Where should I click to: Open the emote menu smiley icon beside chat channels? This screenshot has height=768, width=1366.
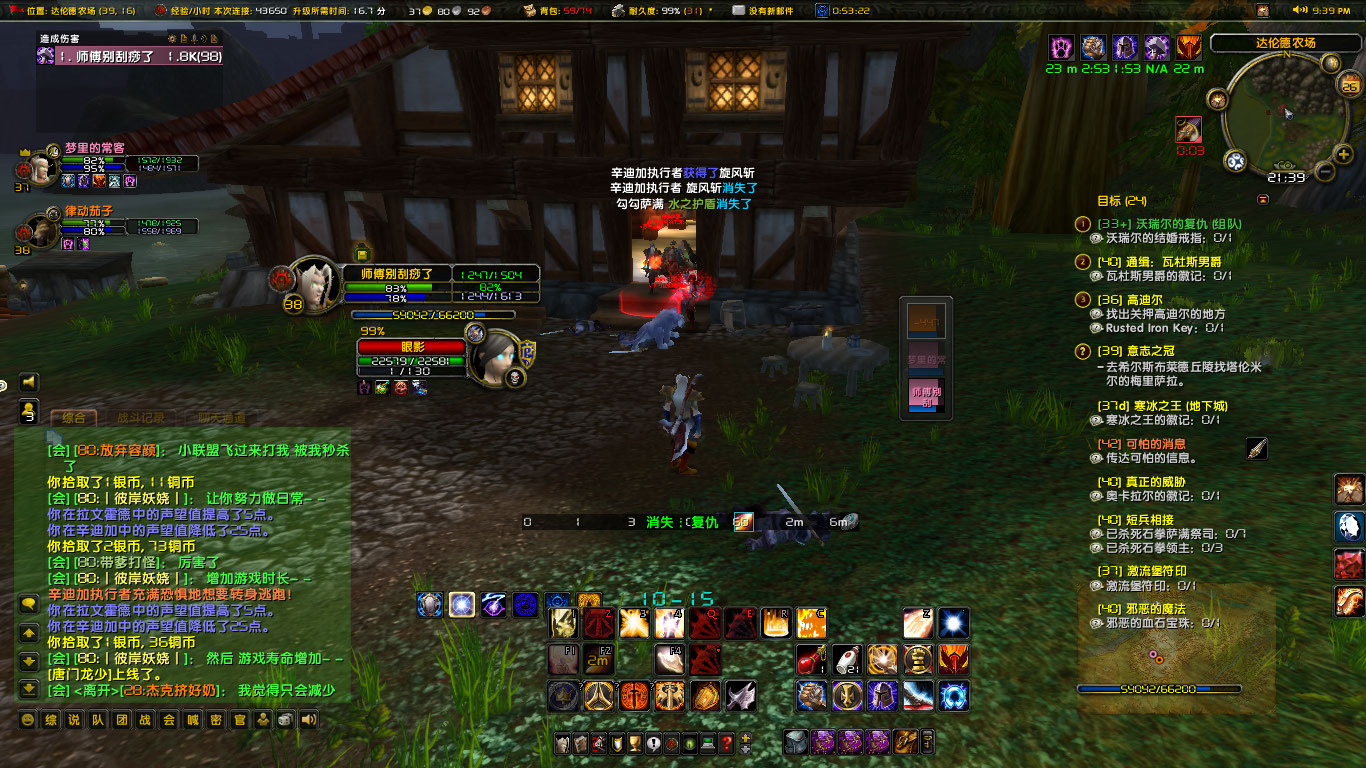(28, 719)
